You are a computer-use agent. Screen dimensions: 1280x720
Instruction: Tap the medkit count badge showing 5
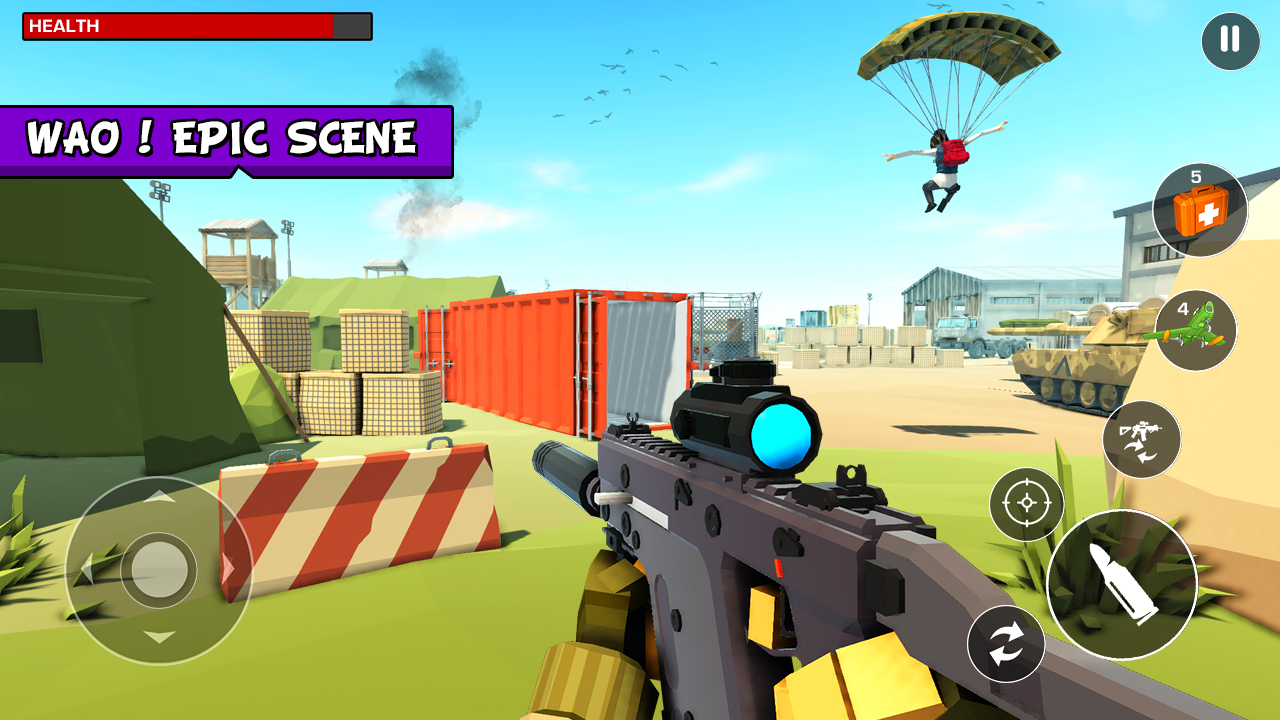(1197, 176)
